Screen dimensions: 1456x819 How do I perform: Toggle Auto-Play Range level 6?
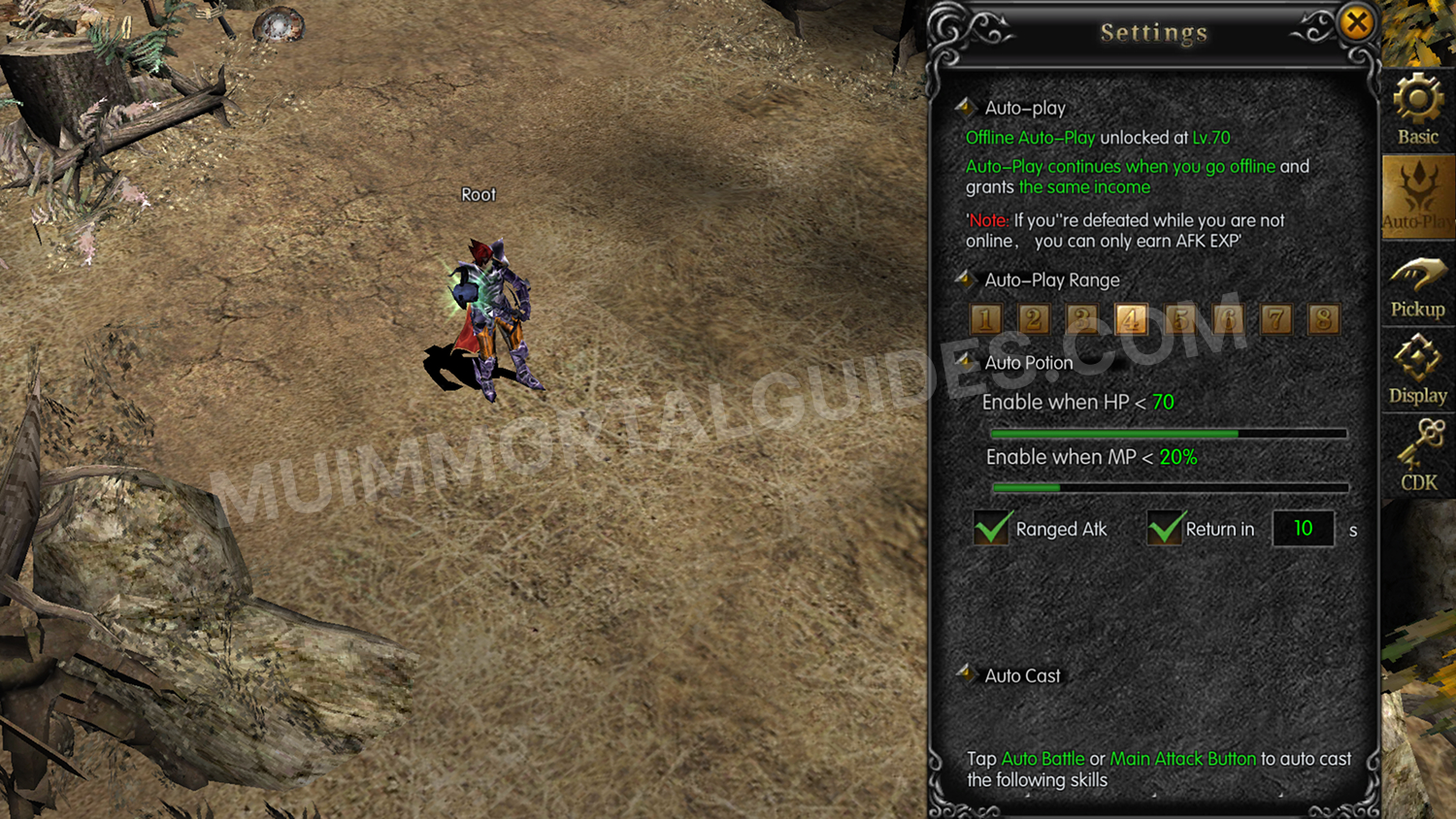pyautogui.click(x=1228, y=319)
